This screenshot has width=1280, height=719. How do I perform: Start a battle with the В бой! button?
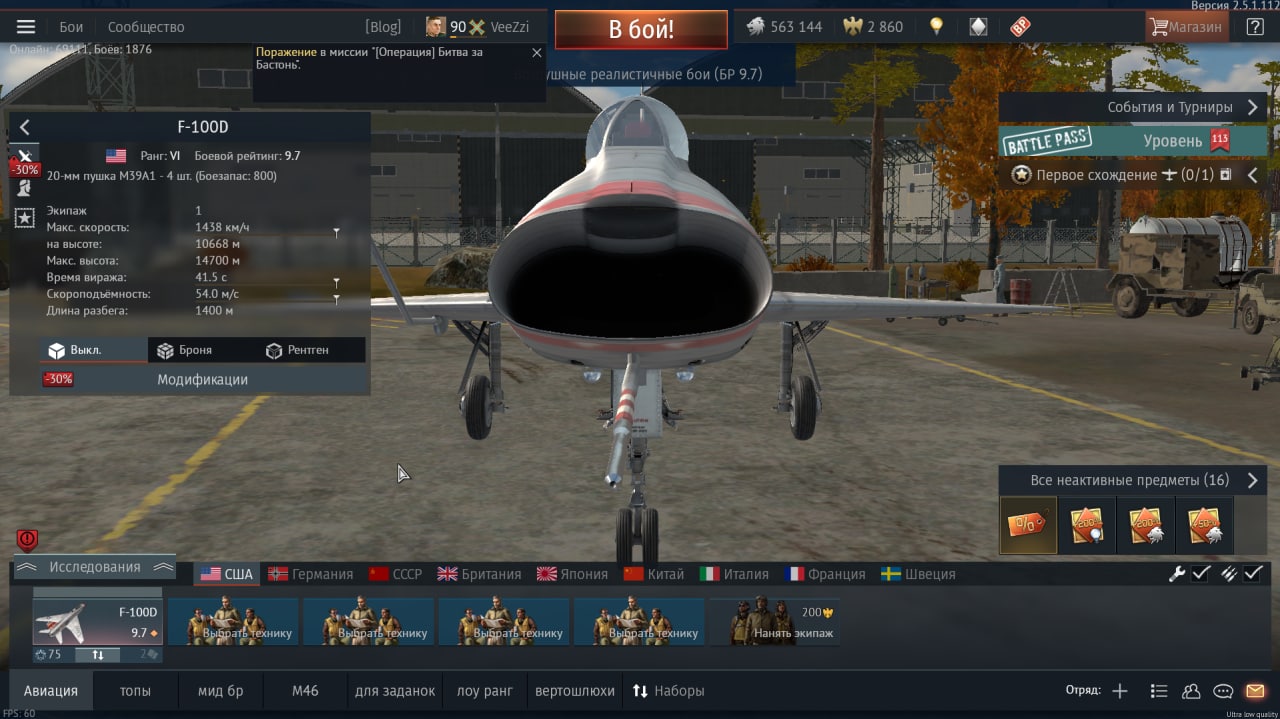[x=641, y=29]
